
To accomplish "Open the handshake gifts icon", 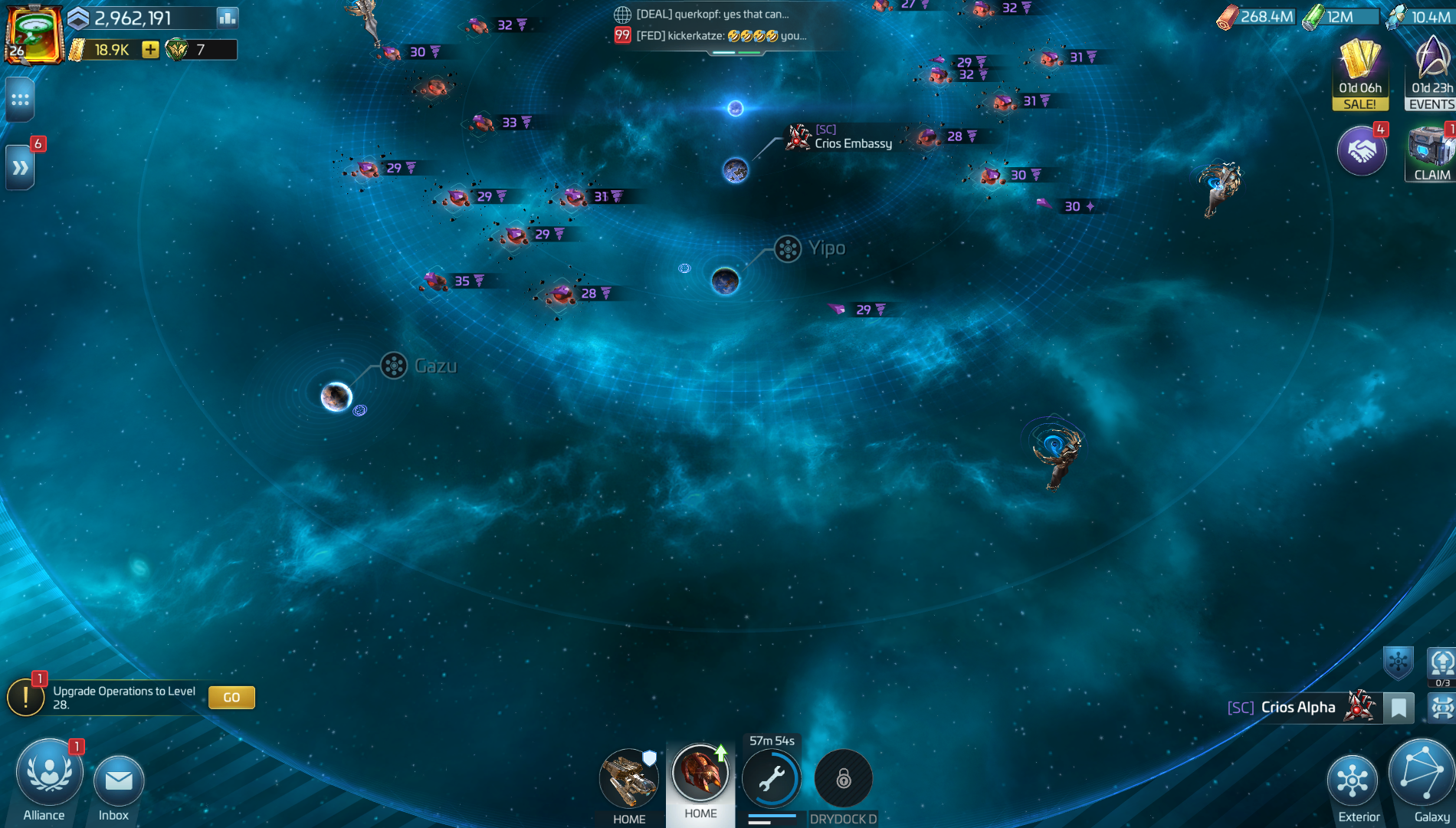I will pos(1361,151).
